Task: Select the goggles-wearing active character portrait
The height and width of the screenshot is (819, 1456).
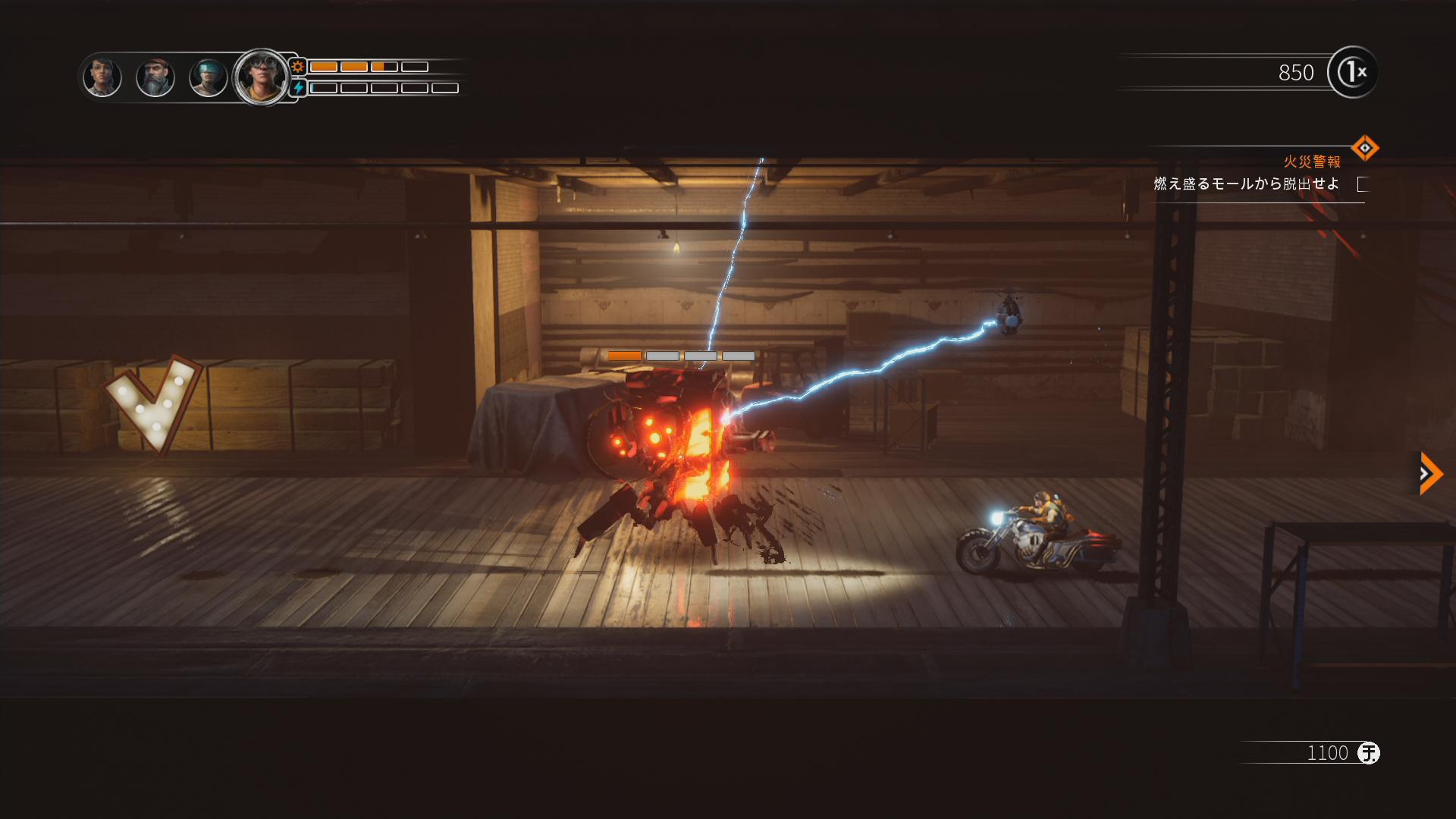Action: point(262,77)
